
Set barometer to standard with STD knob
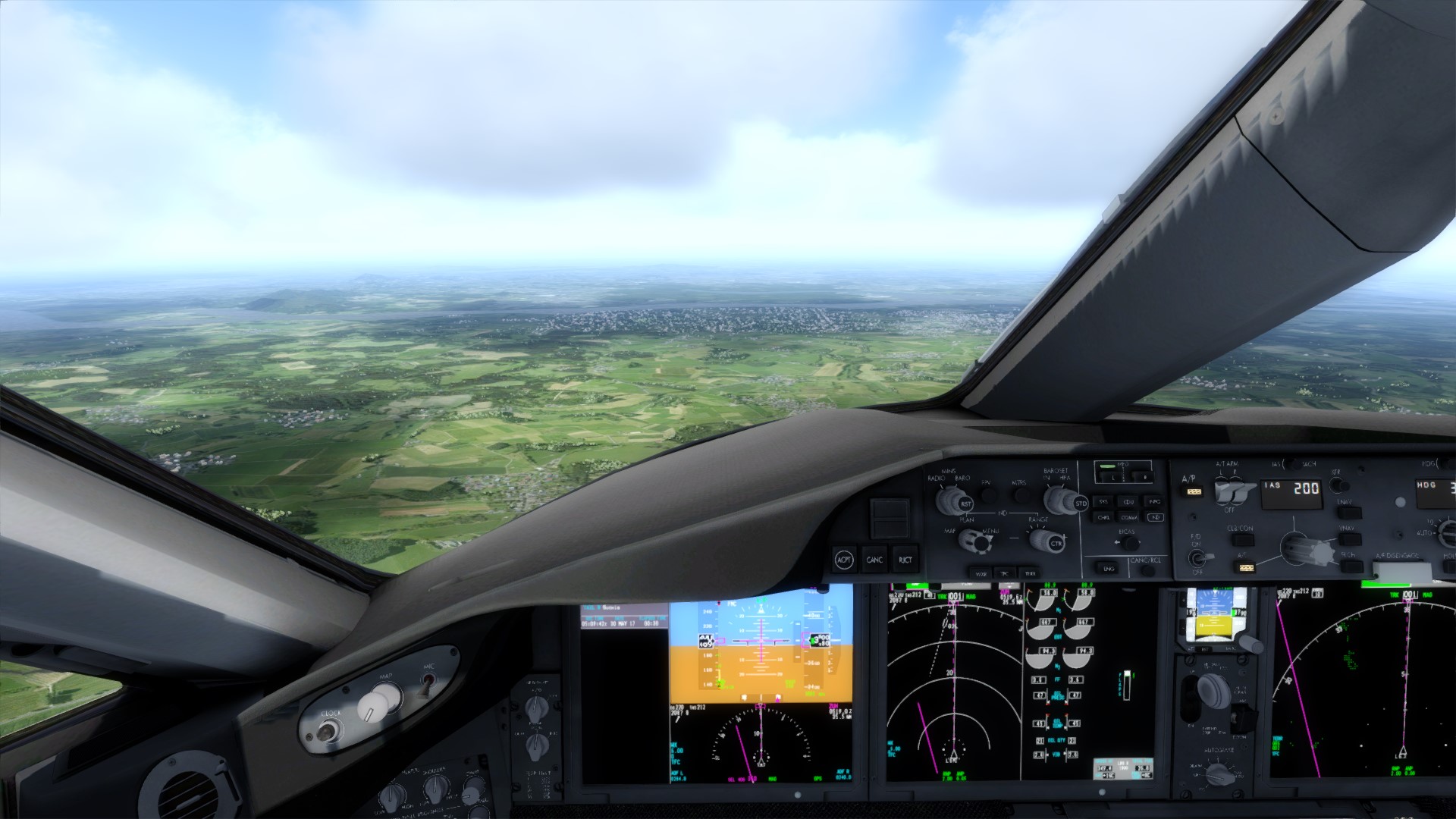[x=1081, y=504]
